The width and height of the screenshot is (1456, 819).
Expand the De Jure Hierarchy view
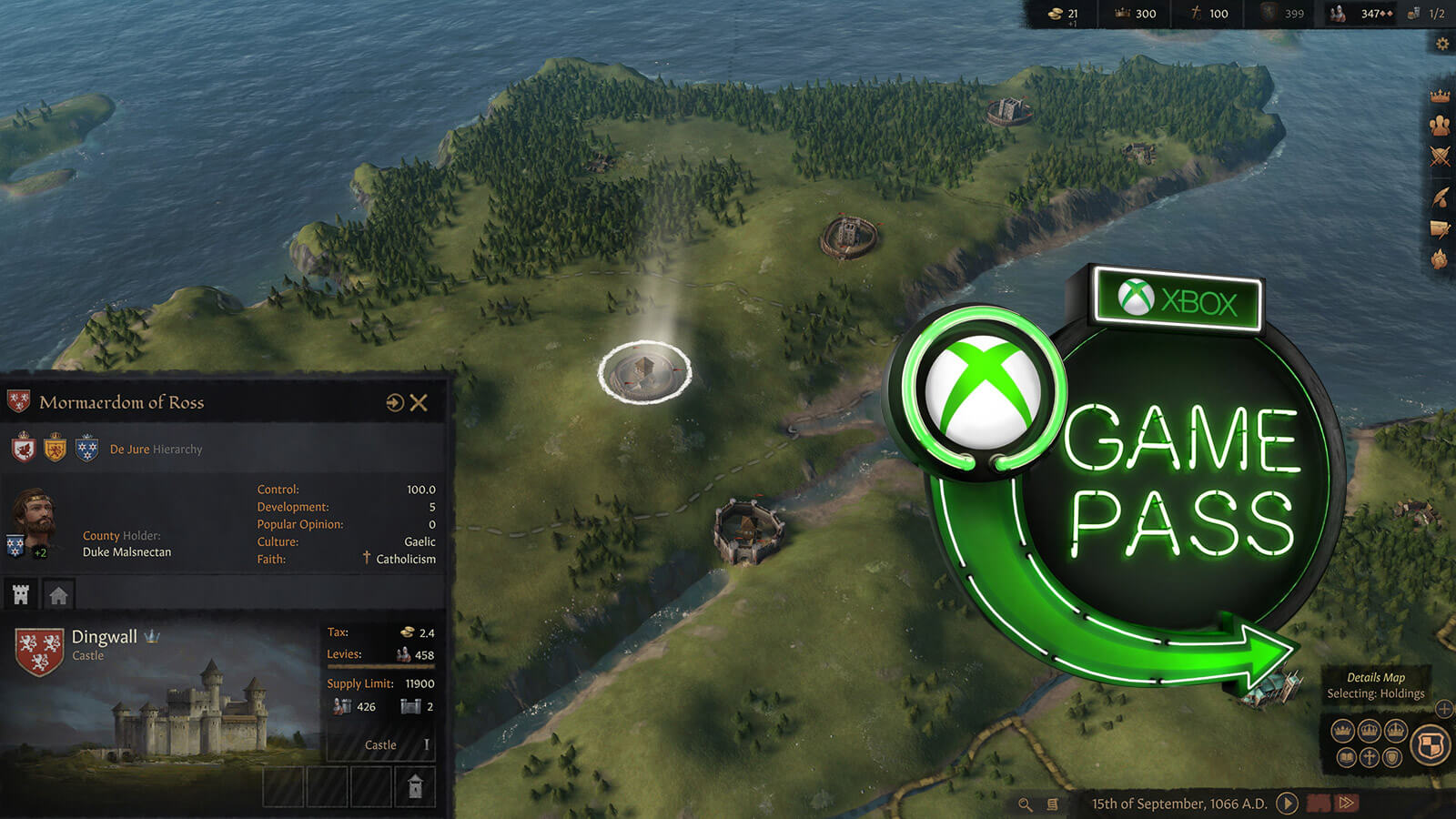click(154, 449)
